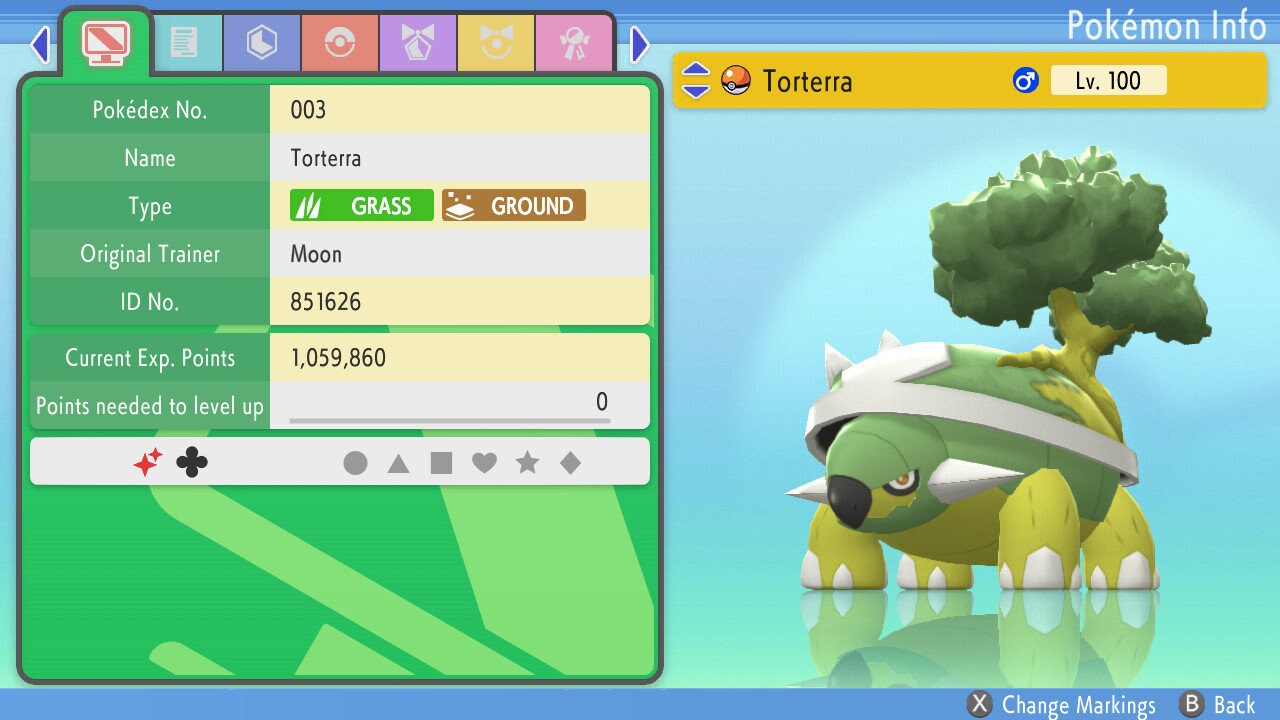Switch to the teal trainer memo tab
The image size is (1280, 720).
[x=183, y=43]
